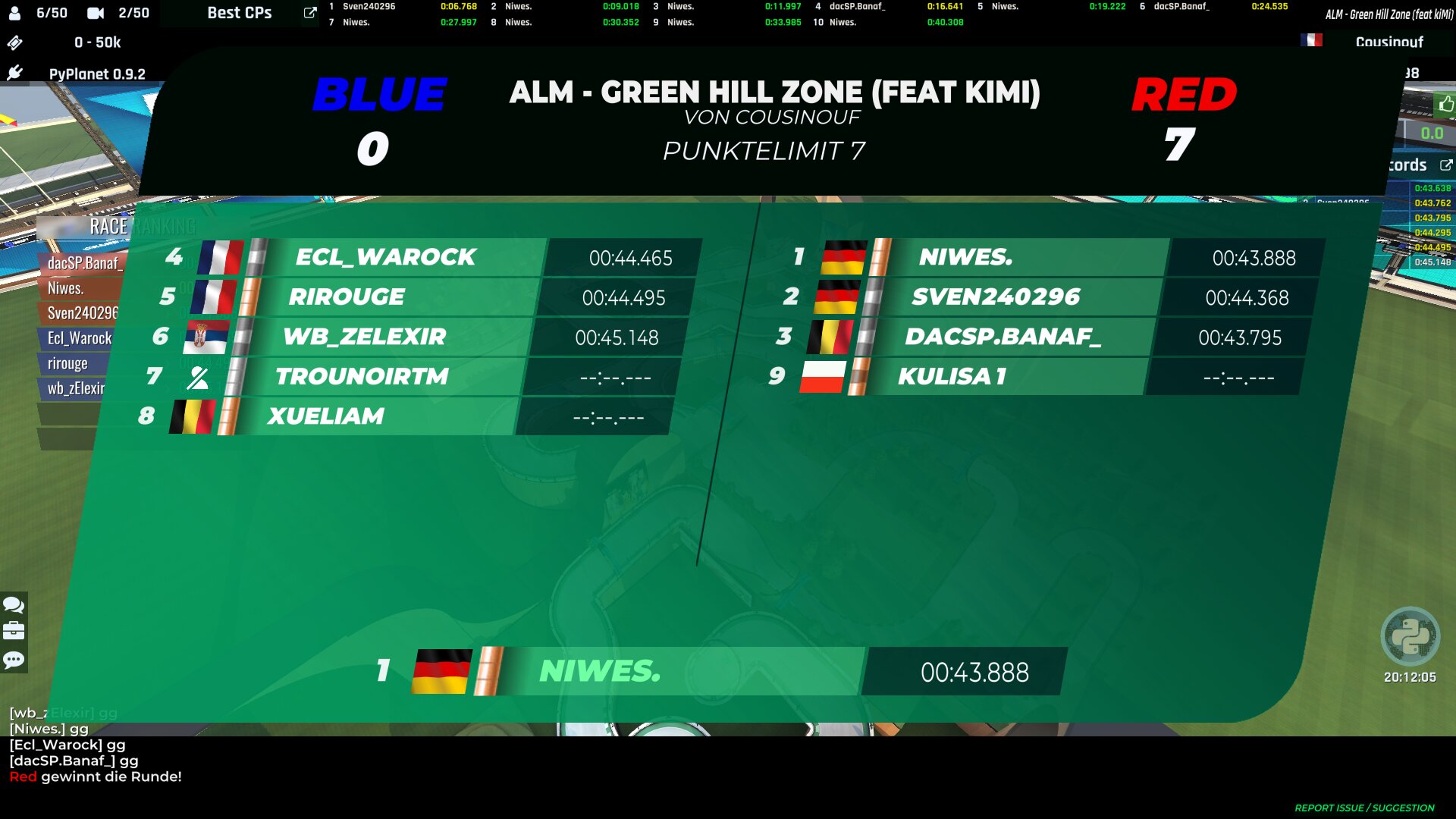Give the map a thumbs-up vote
Screen dimensions: 1456x819
point(1446,104)
